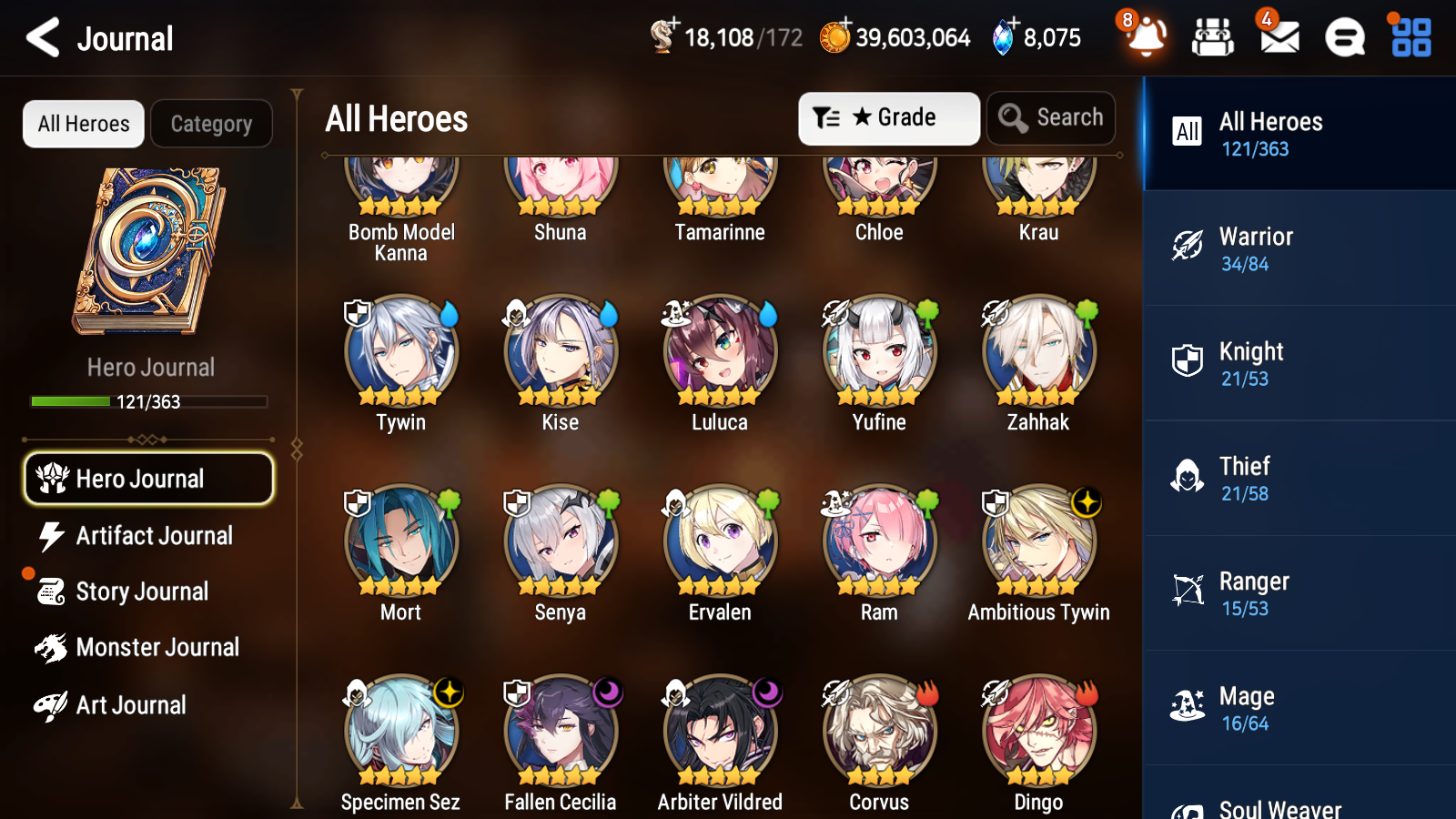This screenshot has width=1456, height=819.
Task: Click the Hero Journal progress bar
Action: 148,401
